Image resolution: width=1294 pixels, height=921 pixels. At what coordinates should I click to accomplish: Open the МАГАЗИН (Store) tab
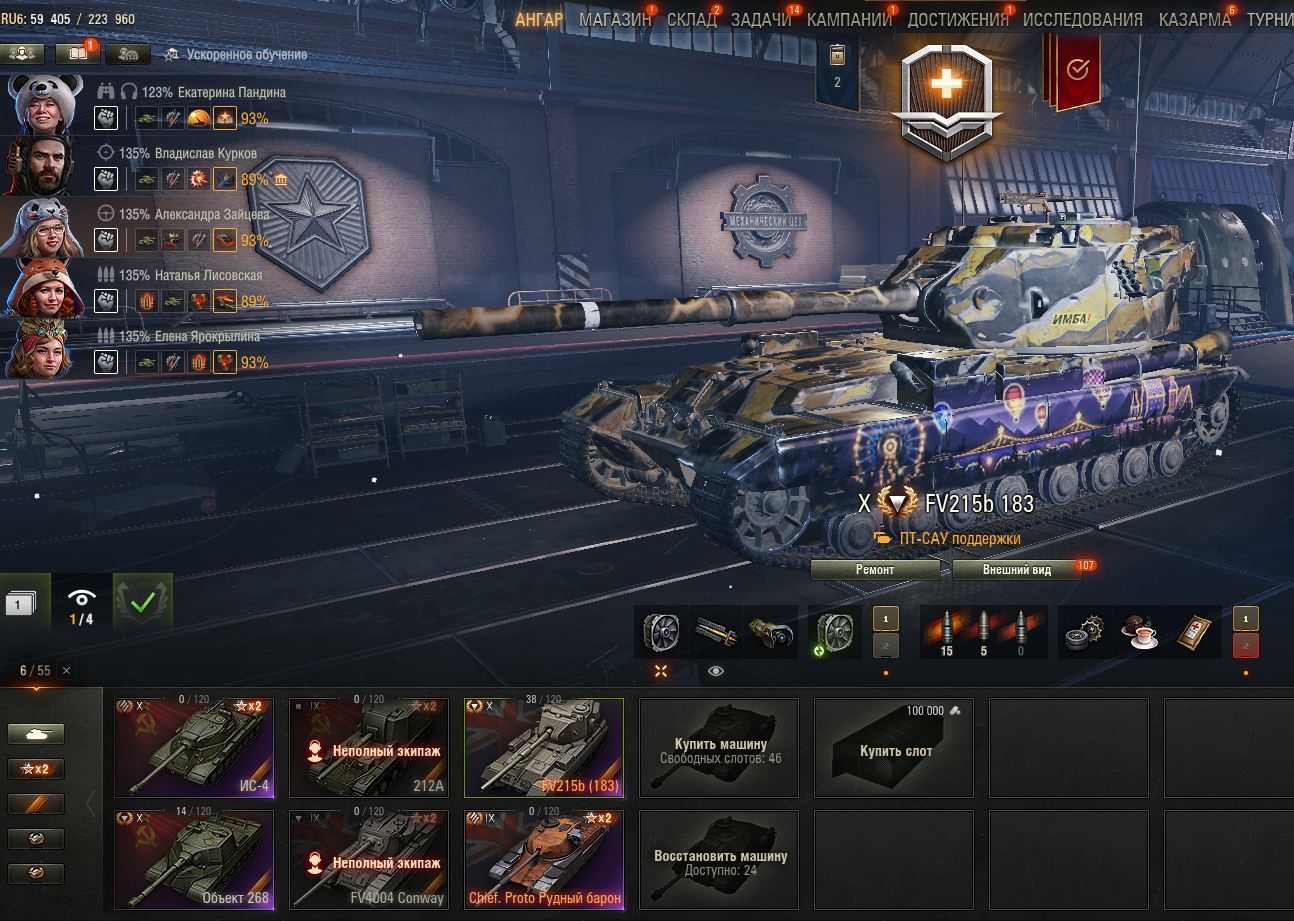614,20
